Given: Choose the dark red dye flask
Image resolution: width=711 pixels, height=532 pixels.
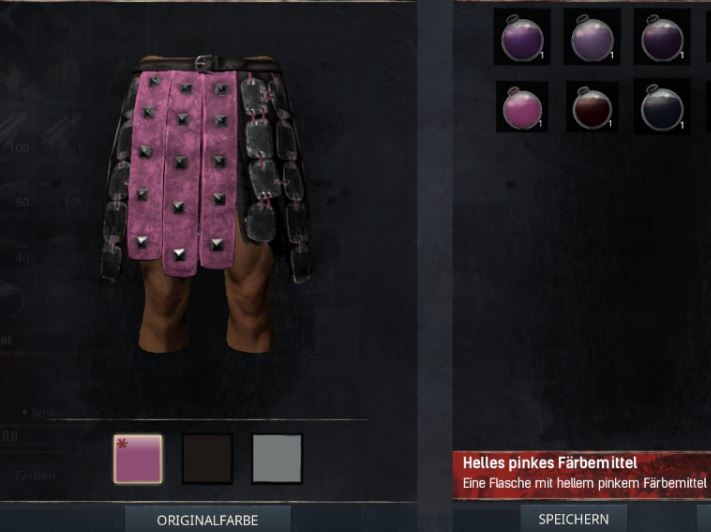Looking at the screenshot, I should pyautogui.click(x=591, y=107).
